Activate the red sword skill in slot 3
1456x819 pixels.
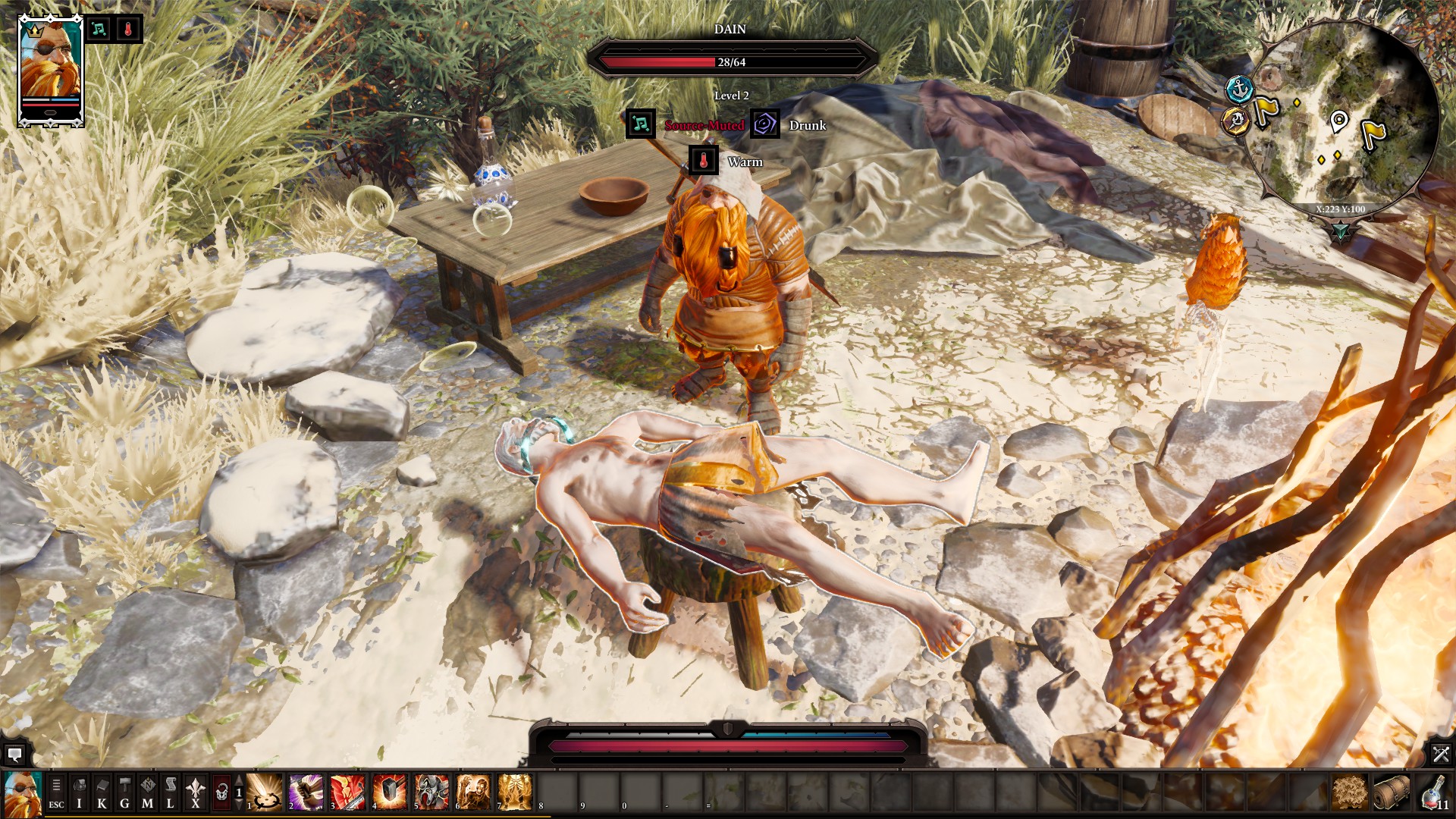click(348, 792)
